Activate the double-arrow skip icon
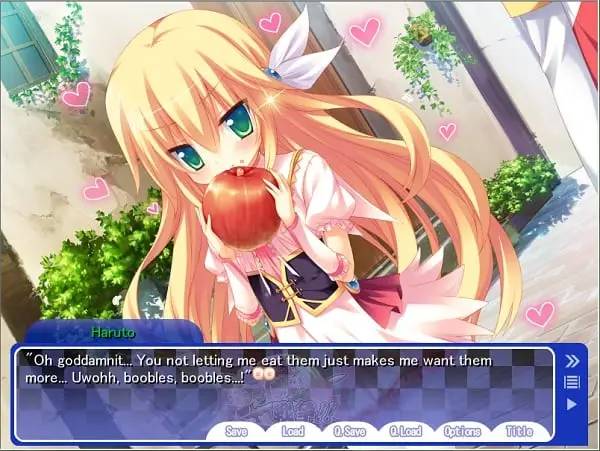This screenshot has width=600, height=451. pyautogui.click(x=573, y=361)
